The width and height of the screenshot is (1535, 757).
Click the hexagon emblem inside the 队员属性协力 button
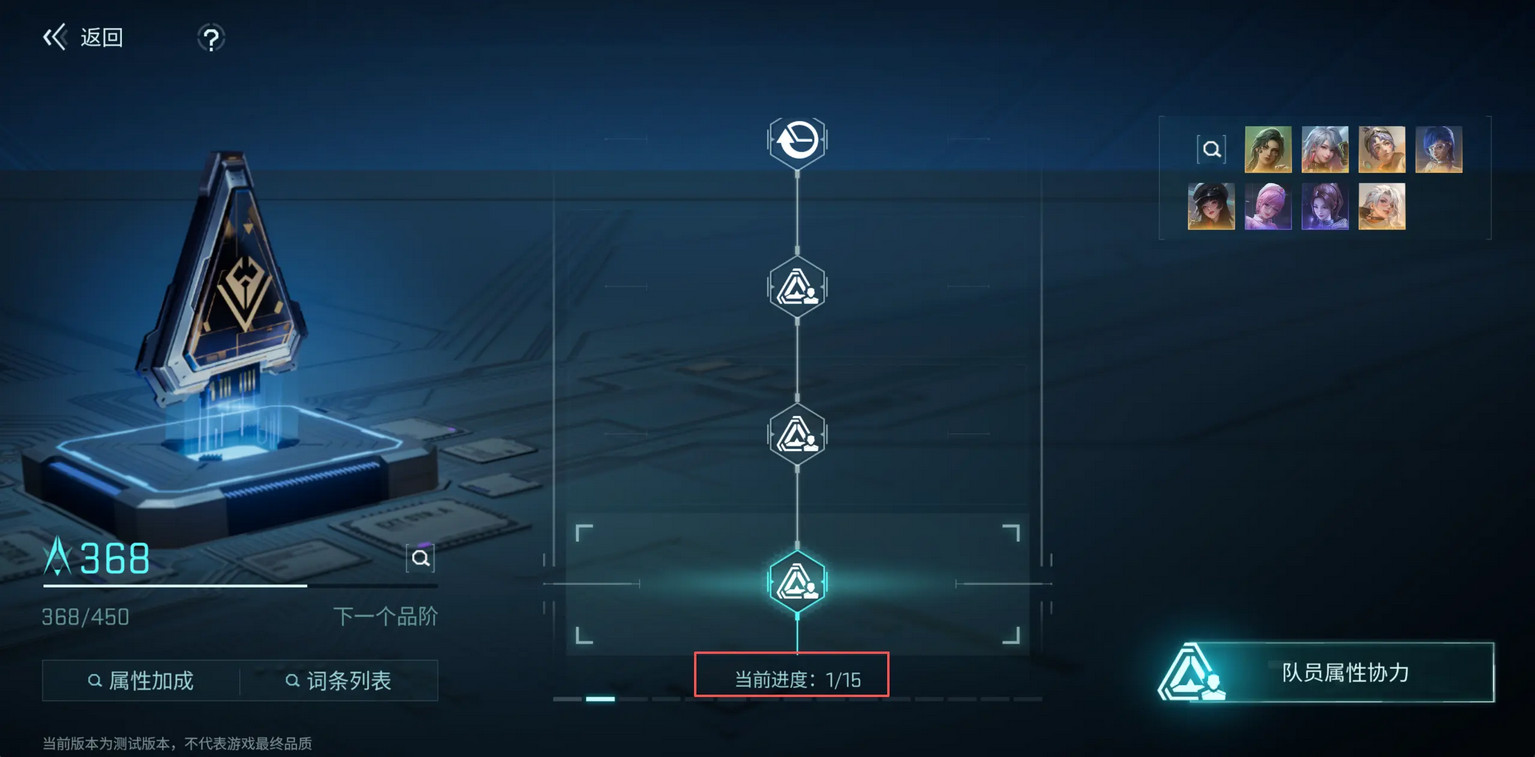pyautogui.click(x=1189, y=673)
